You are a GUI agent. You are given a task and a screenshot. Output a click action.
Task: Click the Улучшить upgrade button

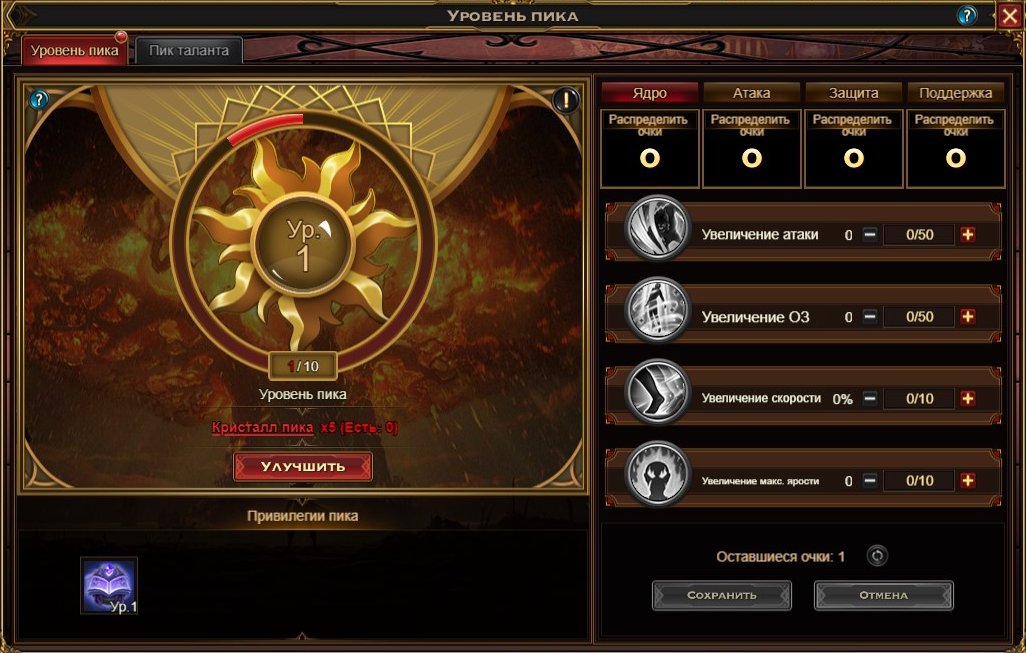tap(303, 466)
